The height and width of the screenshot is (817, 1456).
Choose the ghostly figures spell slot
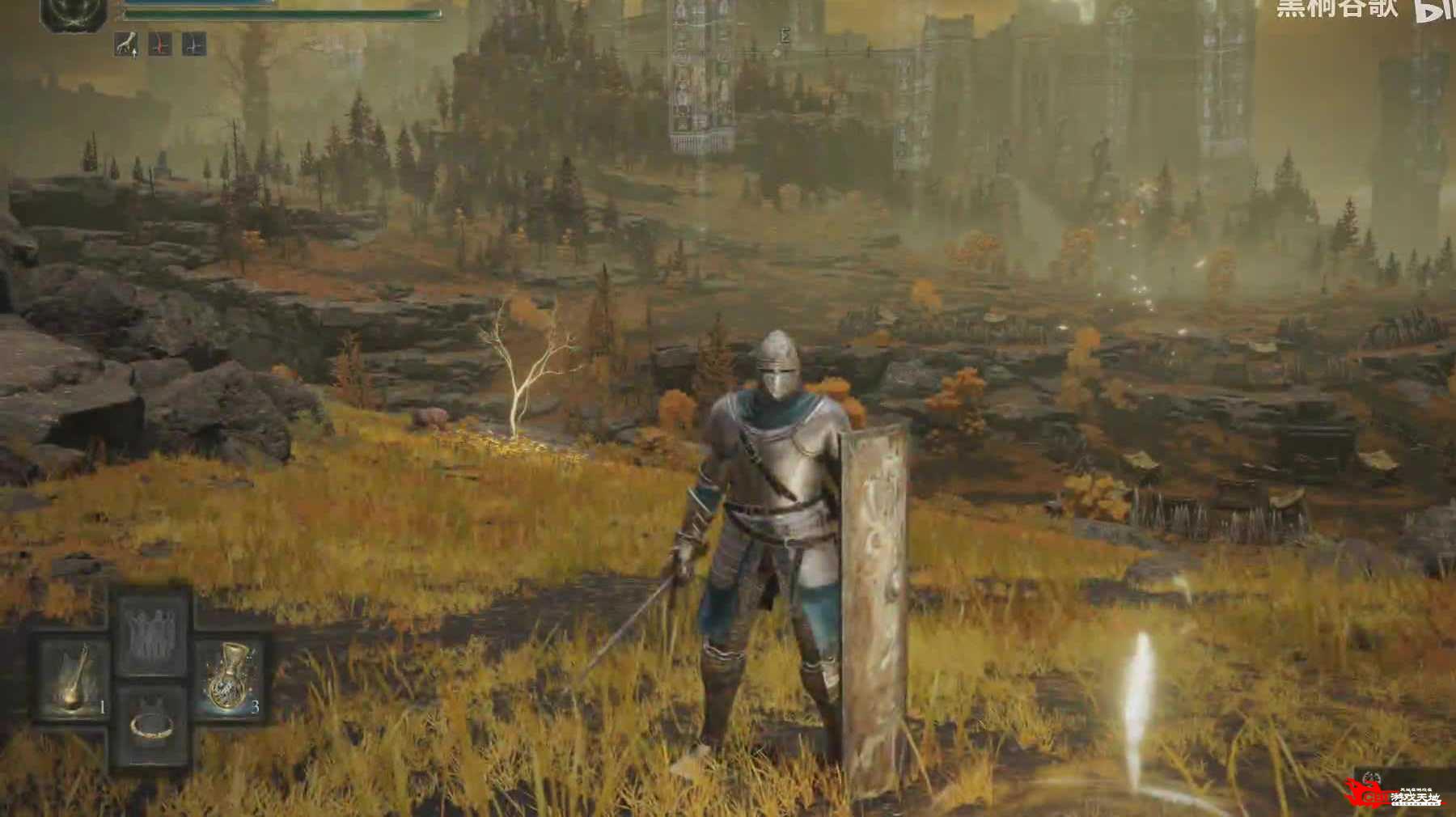pos(151,632)
